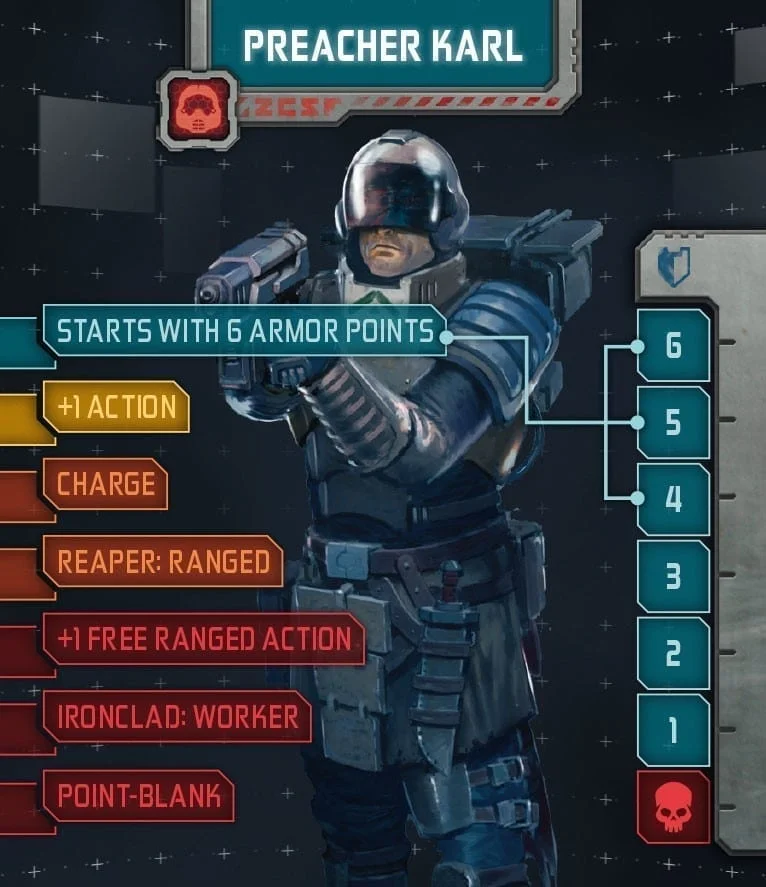766x887 pixels.
Task: Select the red skull death box
Action: click(x=673, y=807)
